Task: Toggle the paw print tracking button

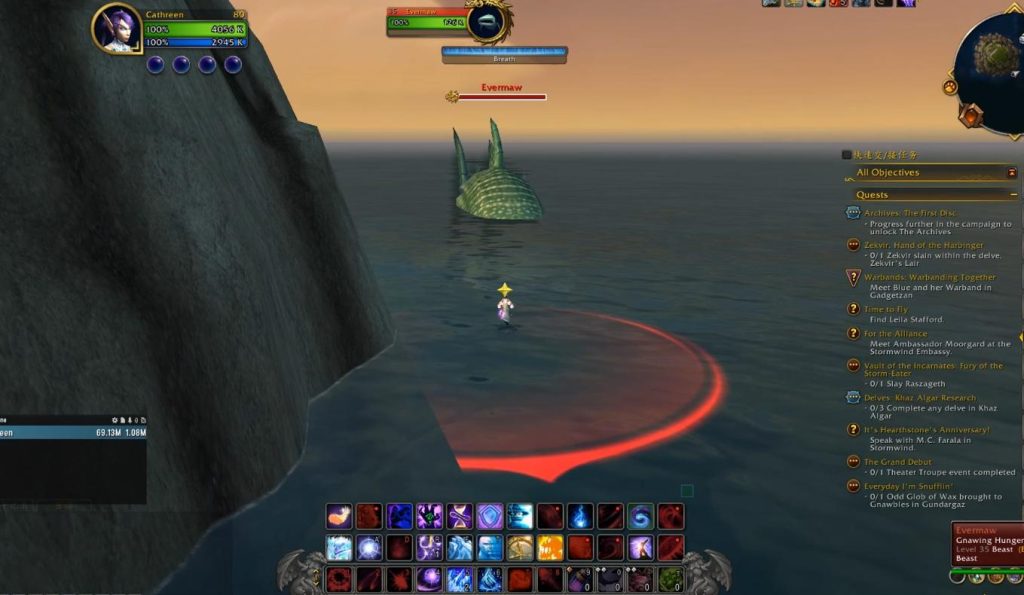Action: [x=949, y=87]
